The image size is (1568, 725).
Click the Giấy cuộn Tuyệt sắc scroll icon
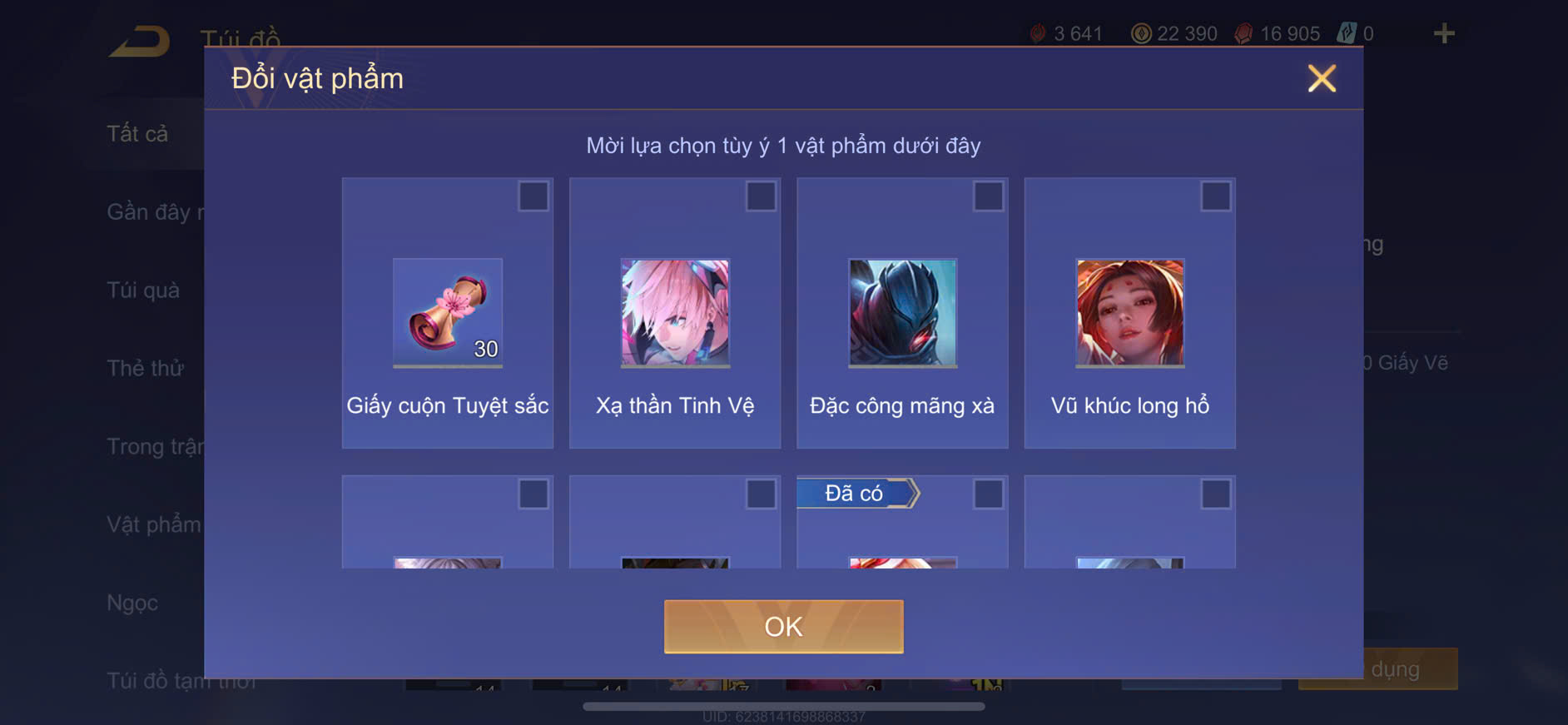(x=447, y=312)
